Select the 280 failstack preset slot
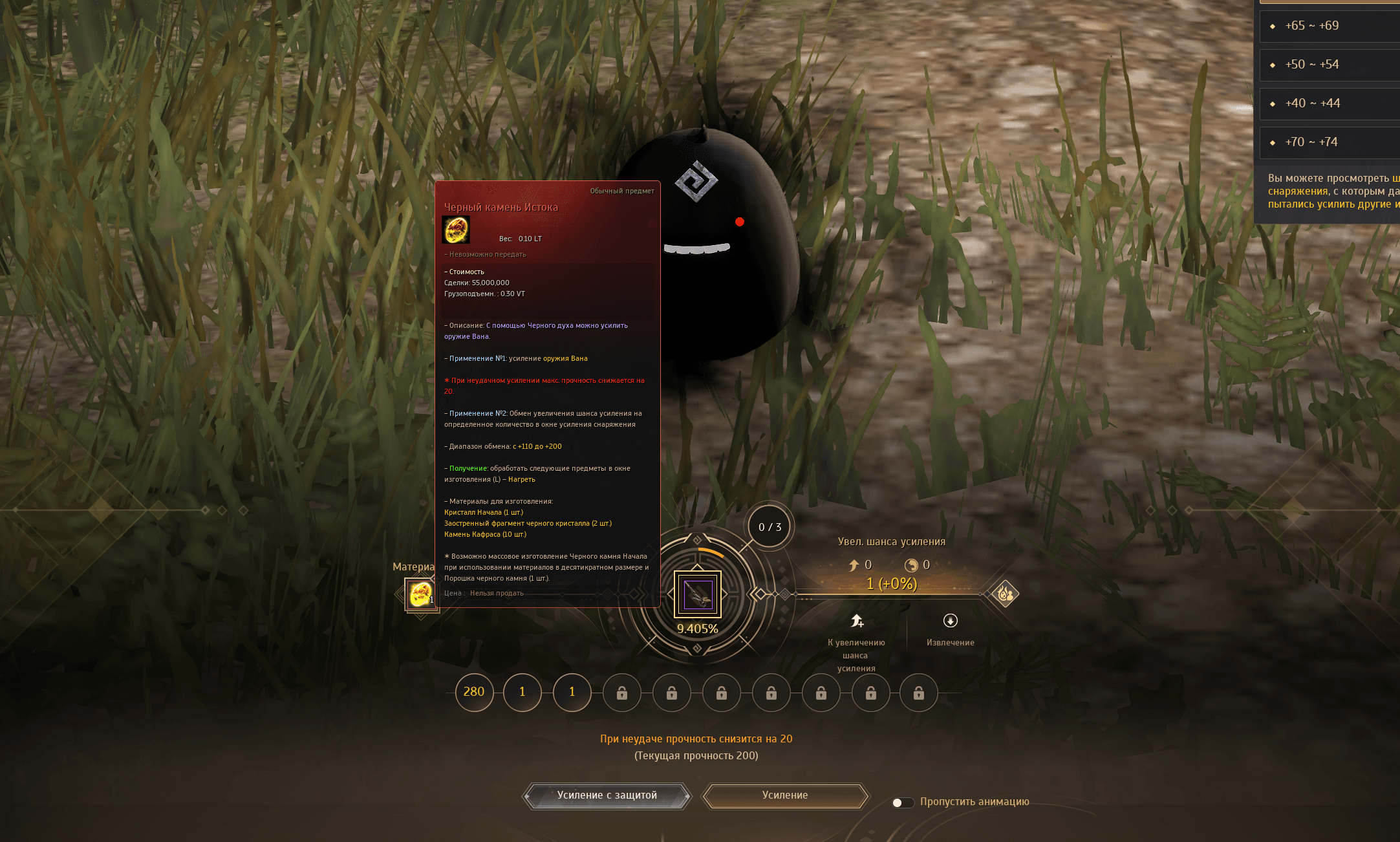Screen dimensions: 1400x842 [x=474, y=692]
